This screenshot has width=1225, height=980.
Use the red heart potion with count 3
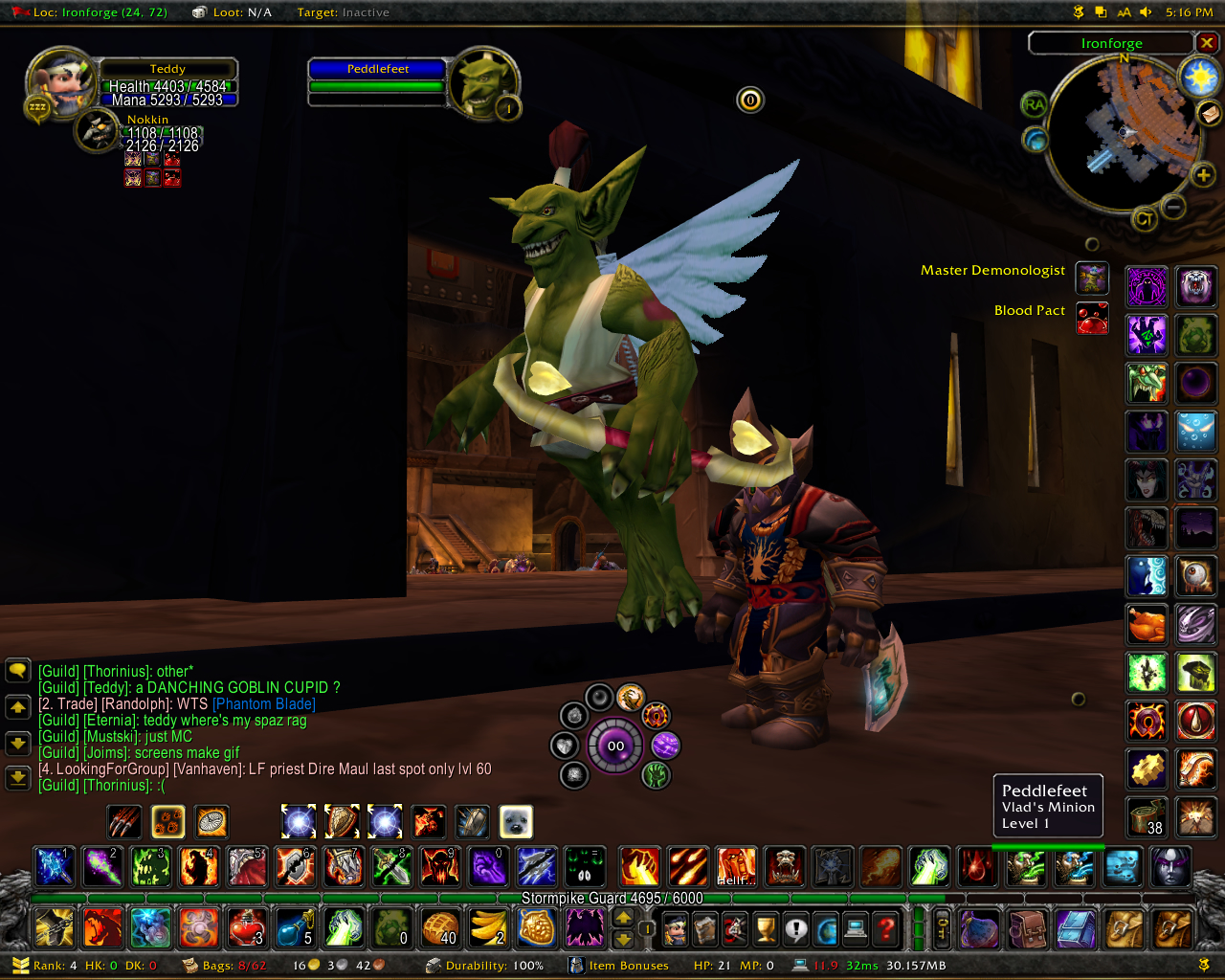246,927
